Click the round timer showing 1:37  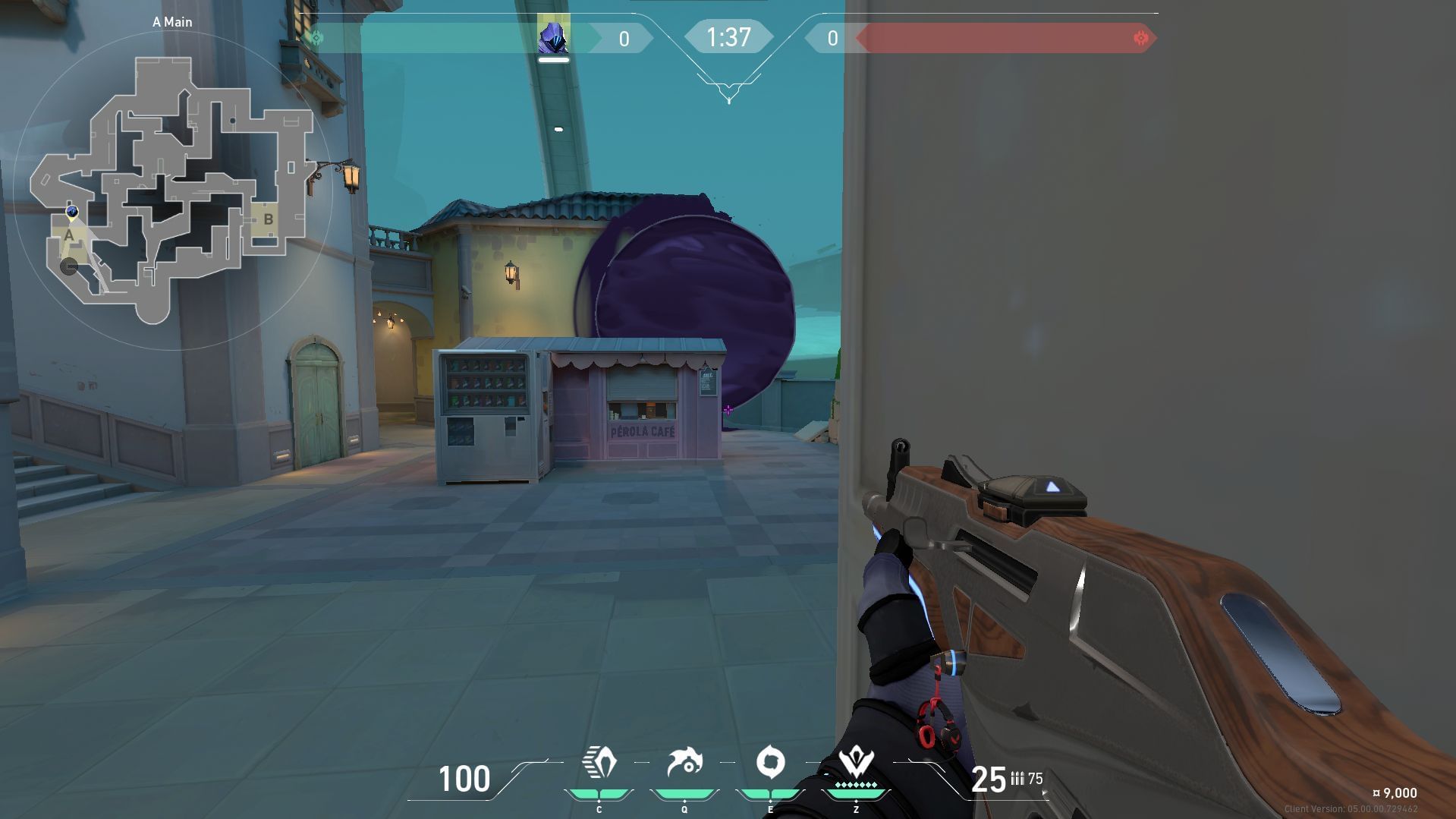(728, 36)
